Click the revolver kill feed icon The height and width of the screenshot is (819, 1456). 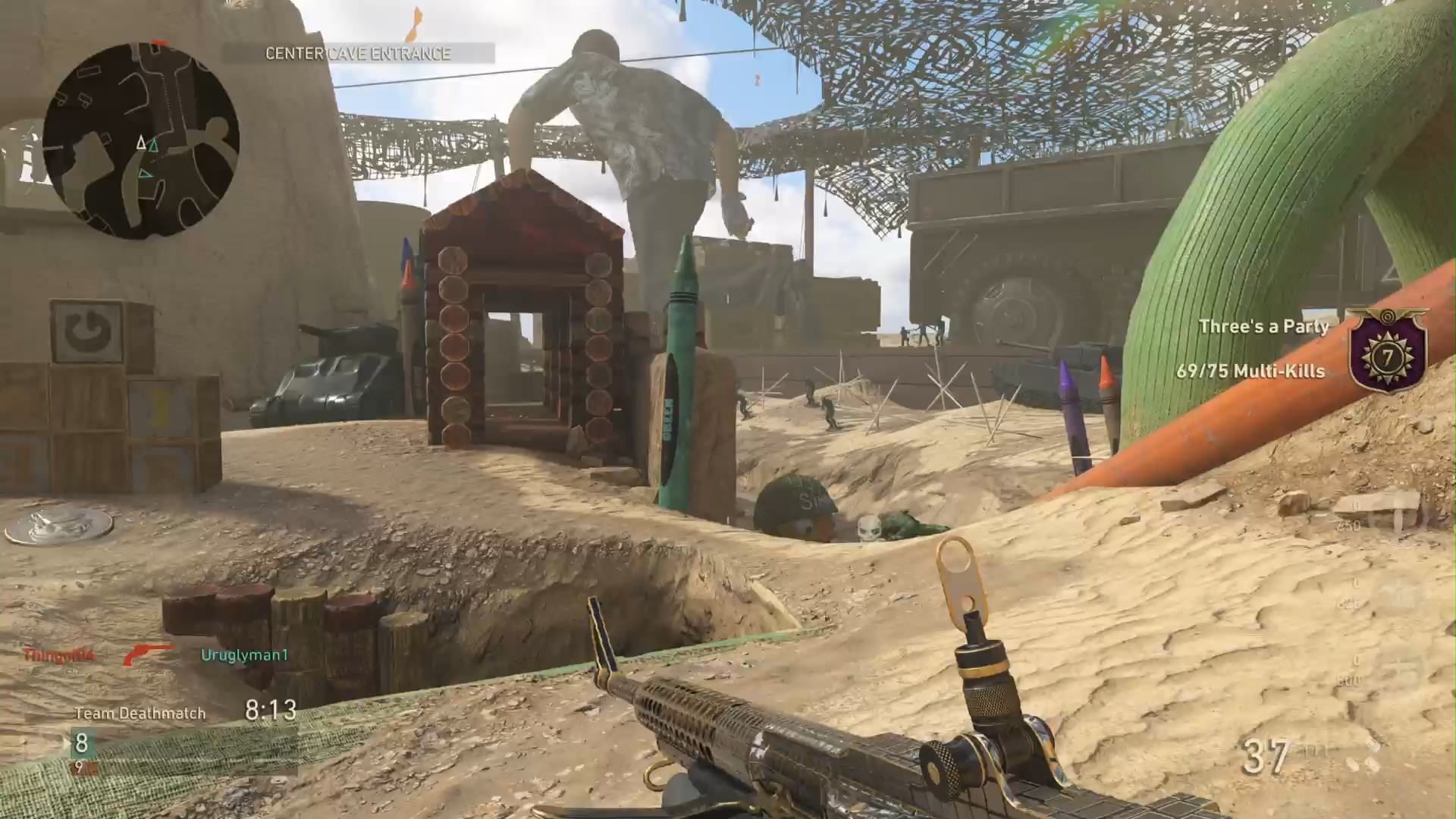coord(147,654)
